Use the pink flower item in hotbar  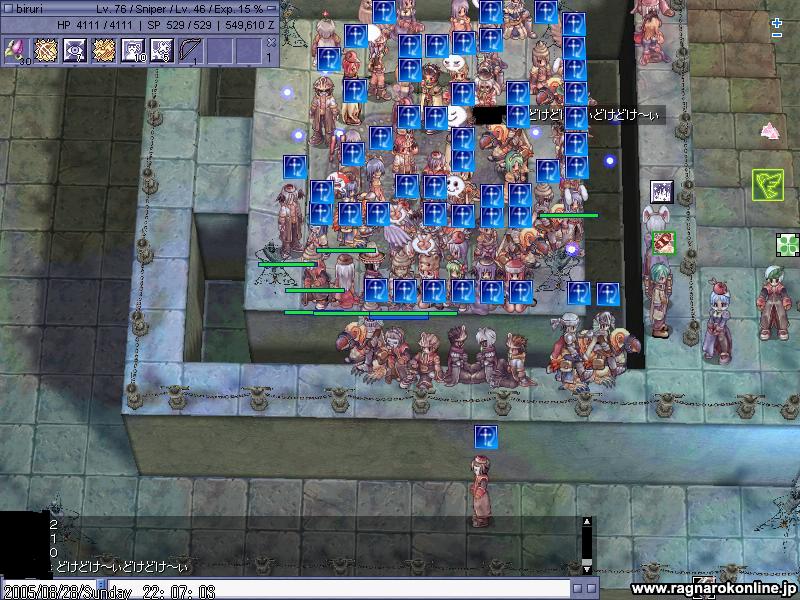(x=17, y=50)
